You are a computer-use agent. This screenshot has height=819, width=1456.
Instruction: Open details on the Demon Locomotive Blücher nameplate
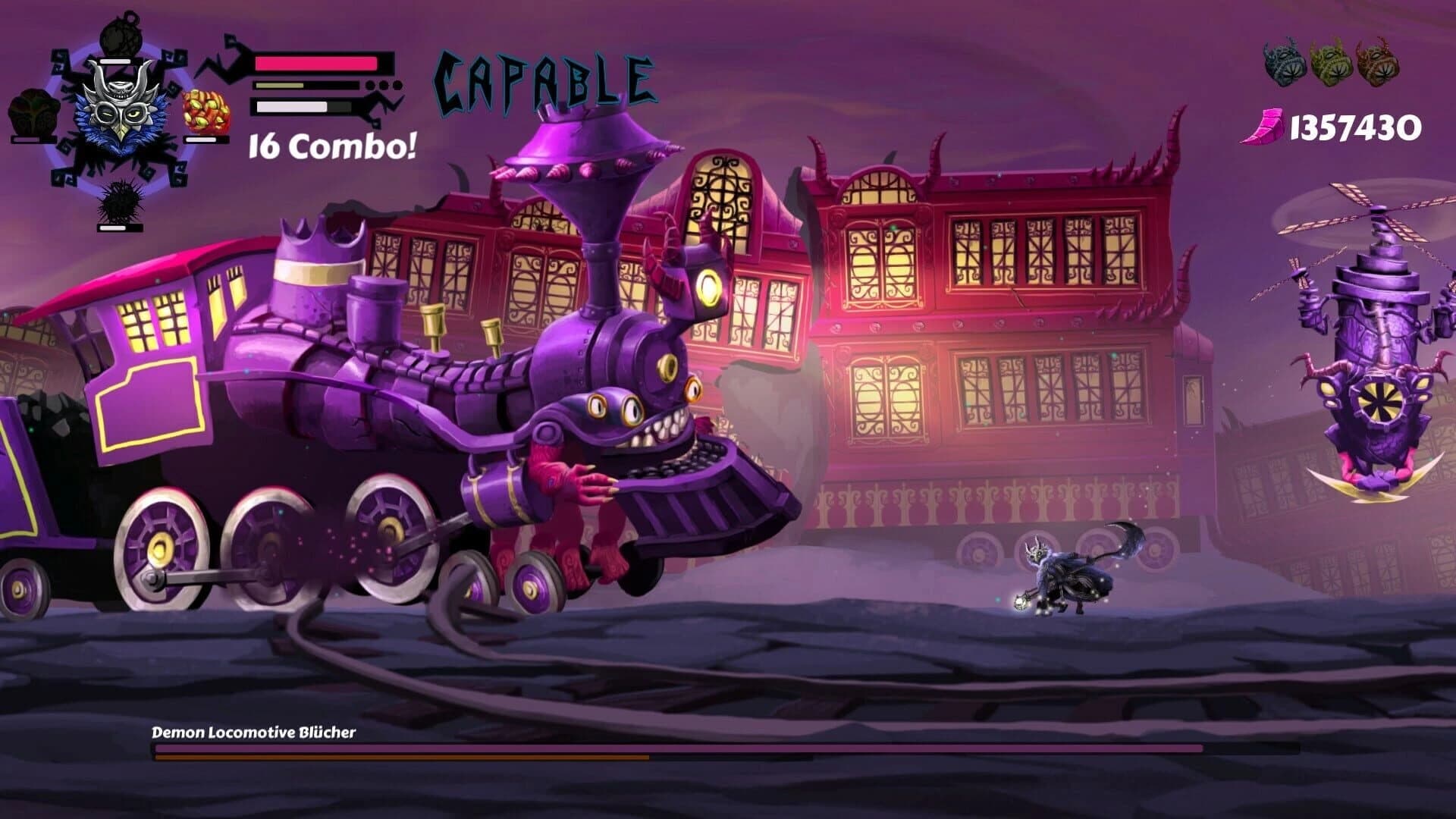tap(254, 733)
